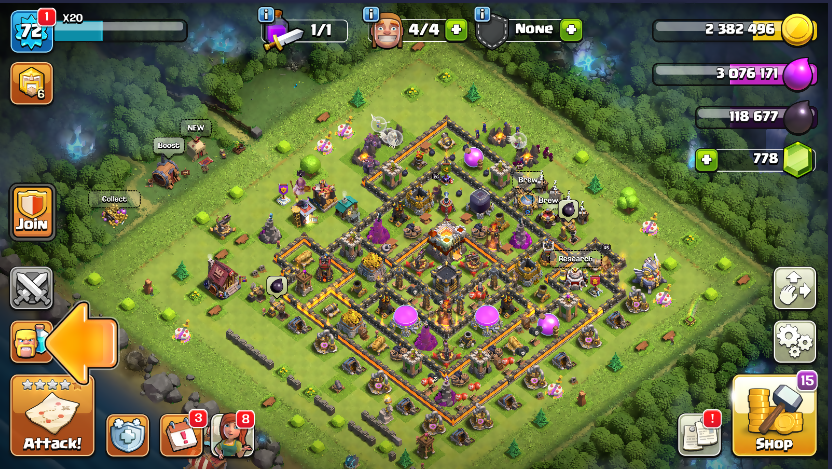Open the Settings gears button
This screenshot has height=469, width=832.
tap(794, 342)
